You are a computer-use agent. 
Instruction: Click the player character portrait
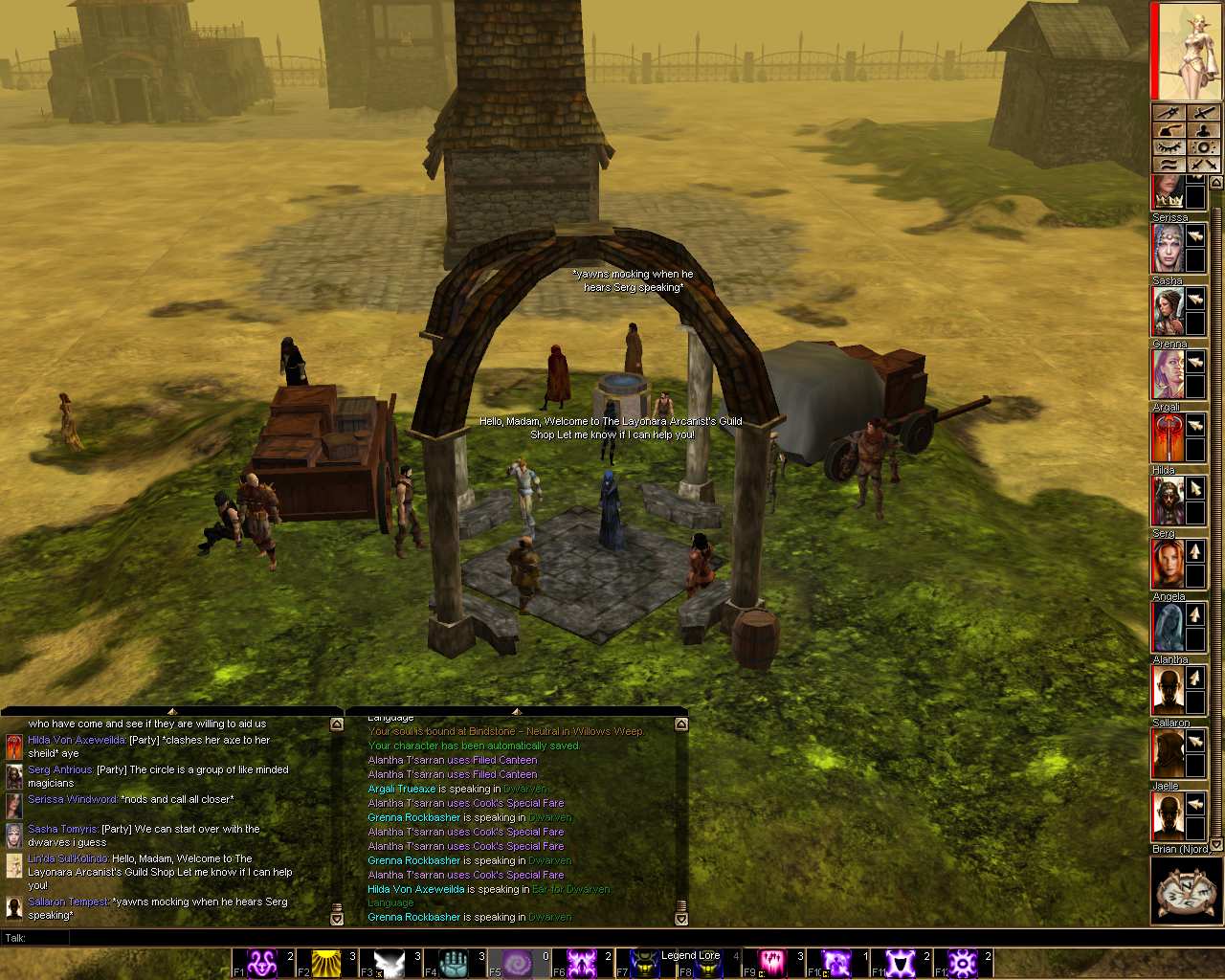tap(1187, 52)
